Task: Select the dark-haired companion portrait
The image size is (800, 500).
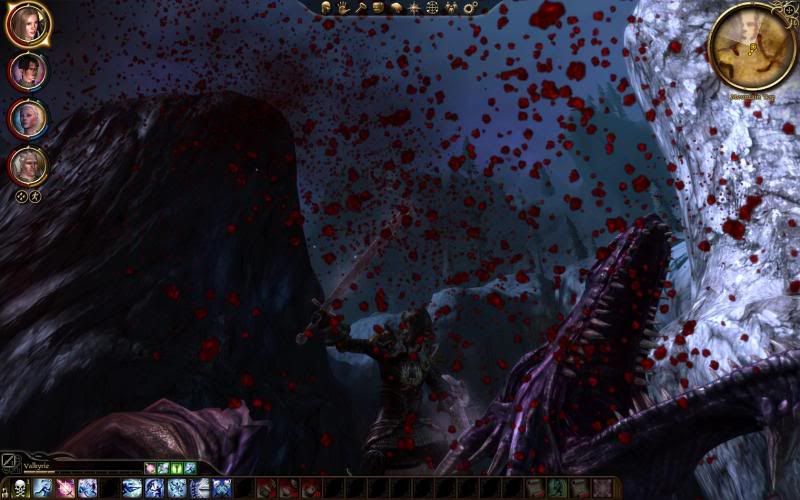Action: tap(27, 71)
